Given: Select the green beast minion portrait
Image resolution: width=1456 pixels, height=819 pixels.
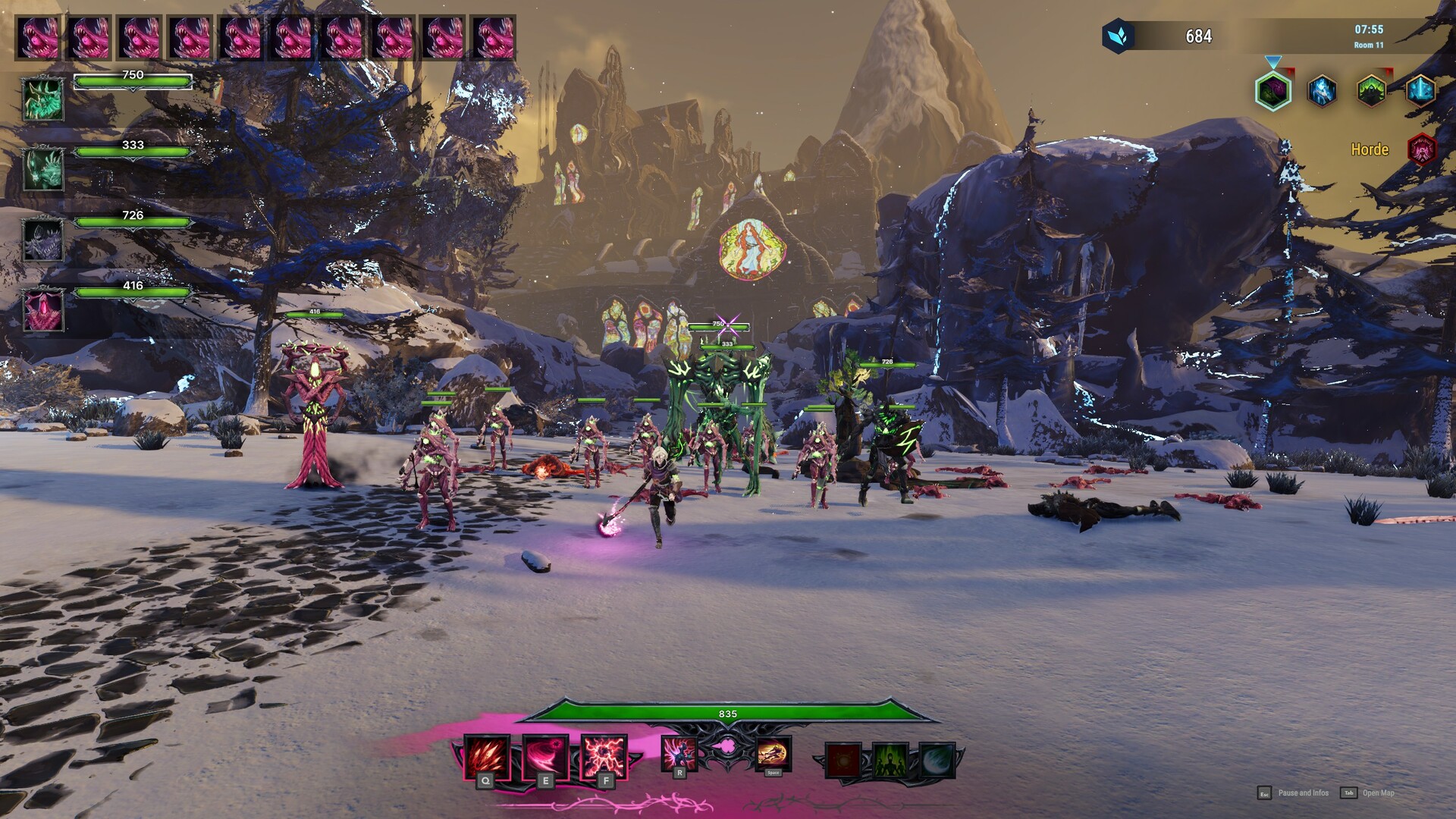Looking at the screenshot, I should tap(43, 169).
